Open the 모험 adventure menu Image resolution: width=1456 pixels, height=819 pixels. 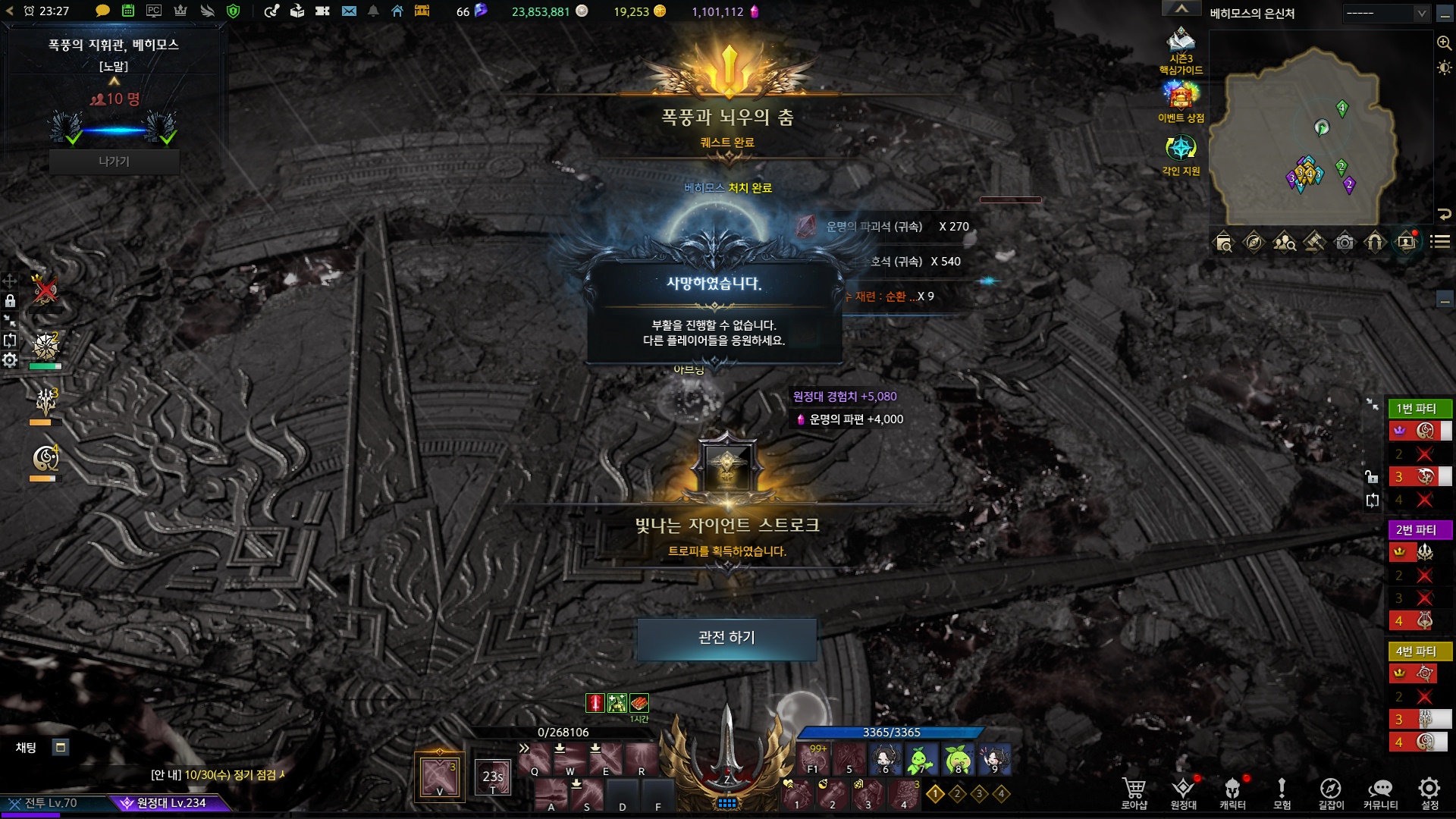[1282, 793]
